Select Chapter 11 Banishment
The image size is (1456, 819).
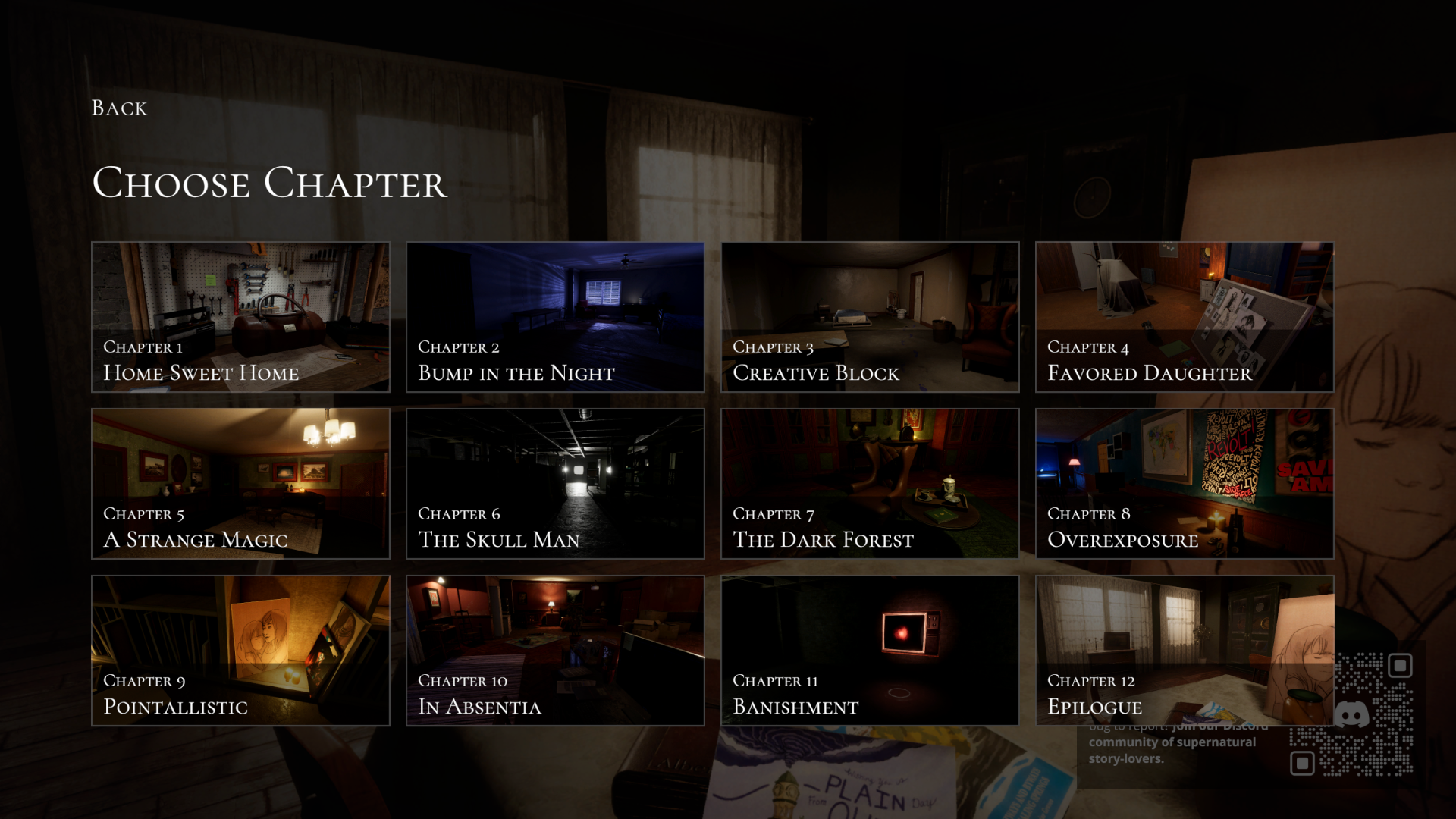point(870,651)
